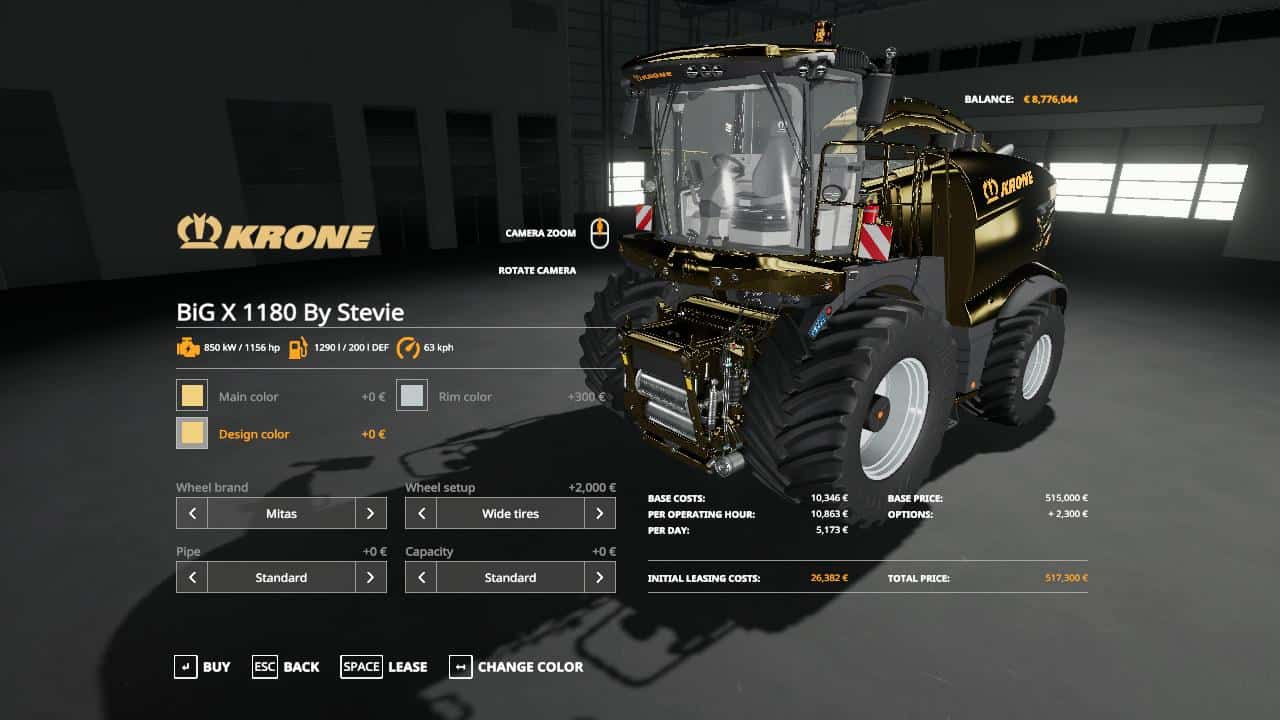This screenshot has height=720, width=1280.
Task: Switch to previous Wheel brand option
Action: (192, 514)
